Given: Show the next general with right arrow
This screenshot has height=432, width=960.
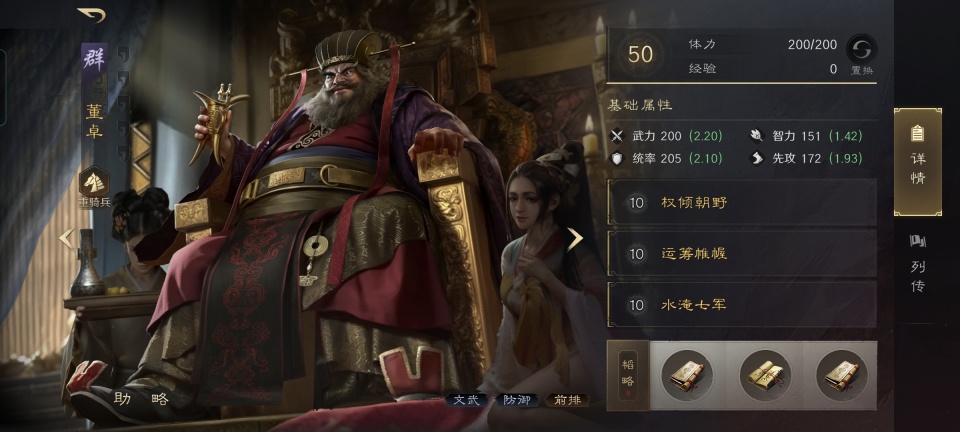Looking at the screenshot, I should coord(575,238).
